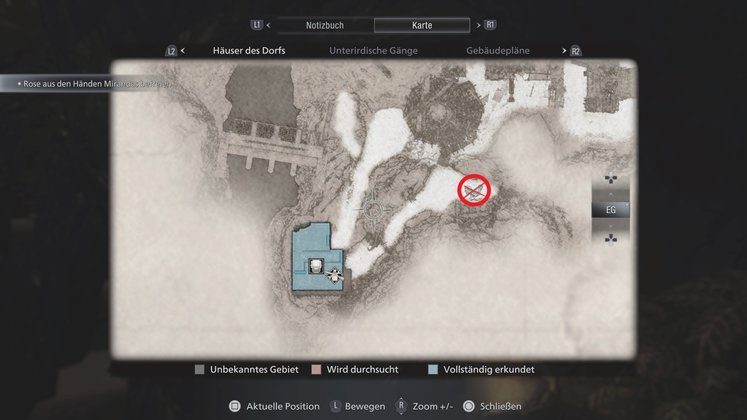Image resolution: width=747 pixels, height=420 pixels.
Task: Select the EG floor level indicator
Action: click(x=611, y=210)
